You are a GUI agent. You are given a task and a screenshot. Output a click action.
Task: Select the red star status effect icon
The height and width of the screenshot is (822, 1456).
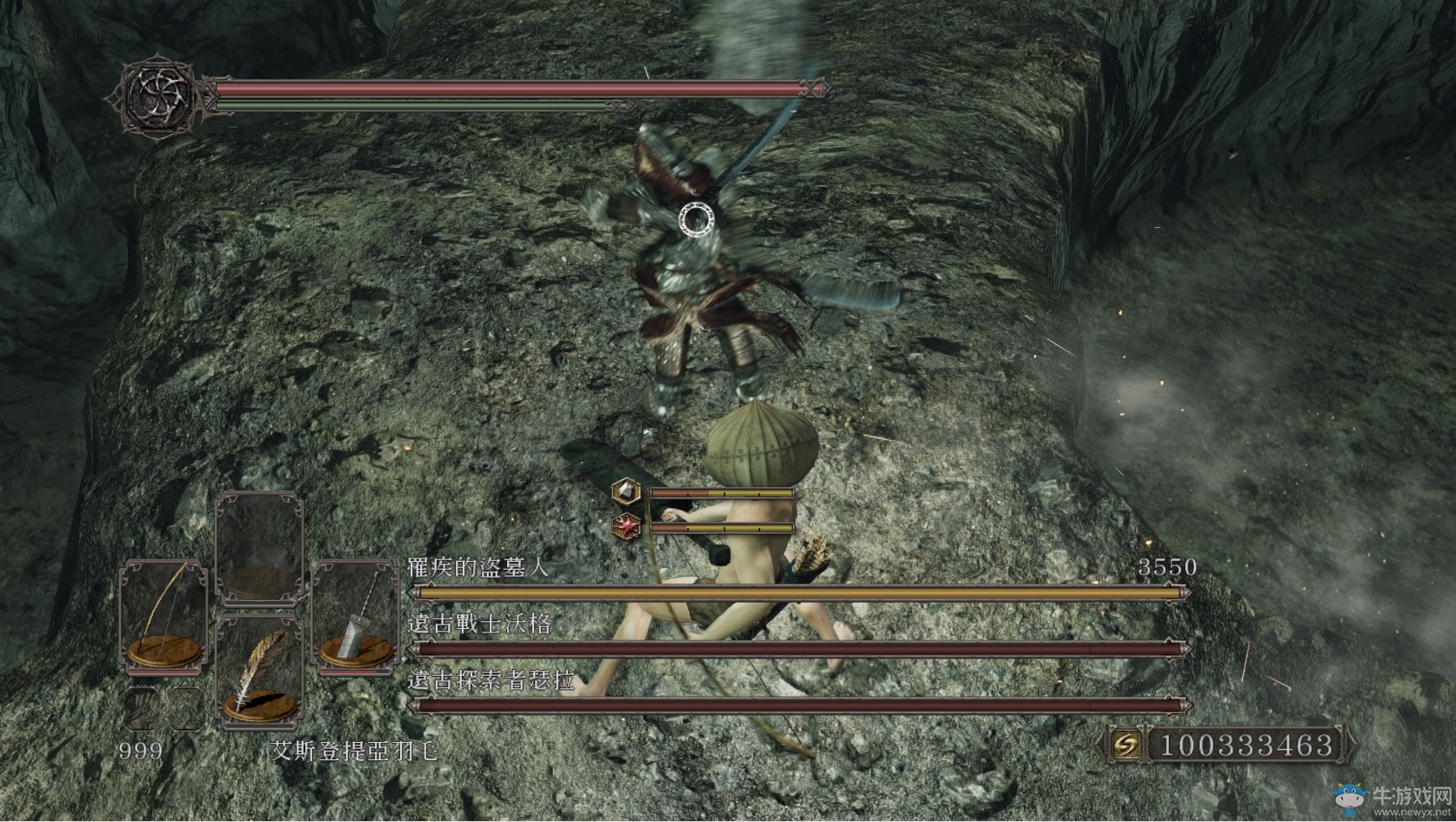click(626, 525)
